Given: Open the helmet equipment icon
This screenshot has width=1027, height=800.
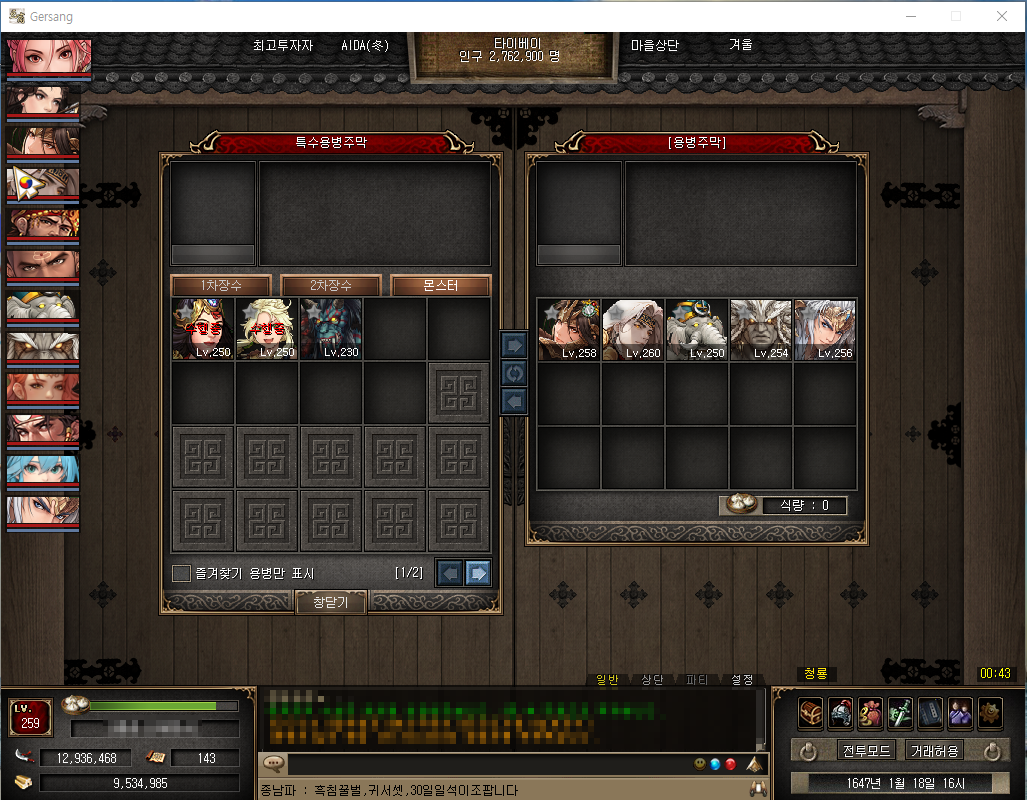Looking at the screenshot, I should point(840,713).
